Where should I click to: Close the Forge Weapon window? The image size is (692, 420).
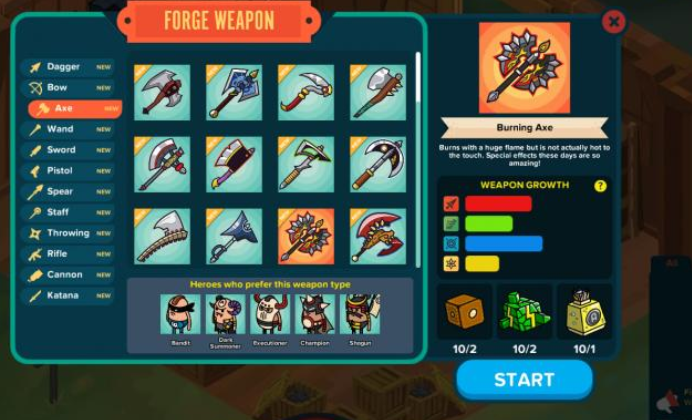pyautogui.click(x=614, y=21)
